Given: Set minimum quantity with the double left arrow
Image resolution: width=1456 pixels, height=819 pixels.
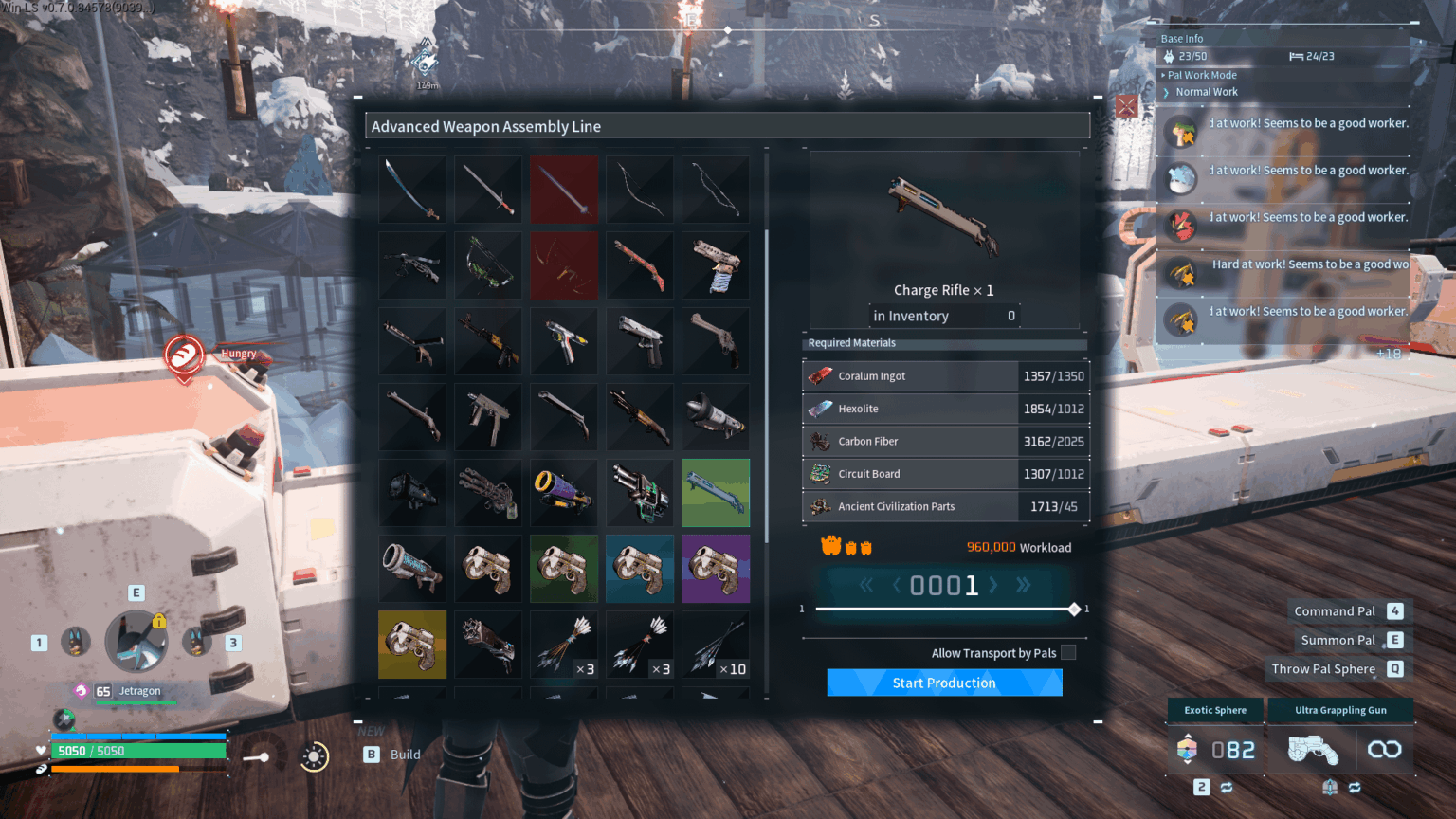Looking at the screenshot, I should (865, 585).
